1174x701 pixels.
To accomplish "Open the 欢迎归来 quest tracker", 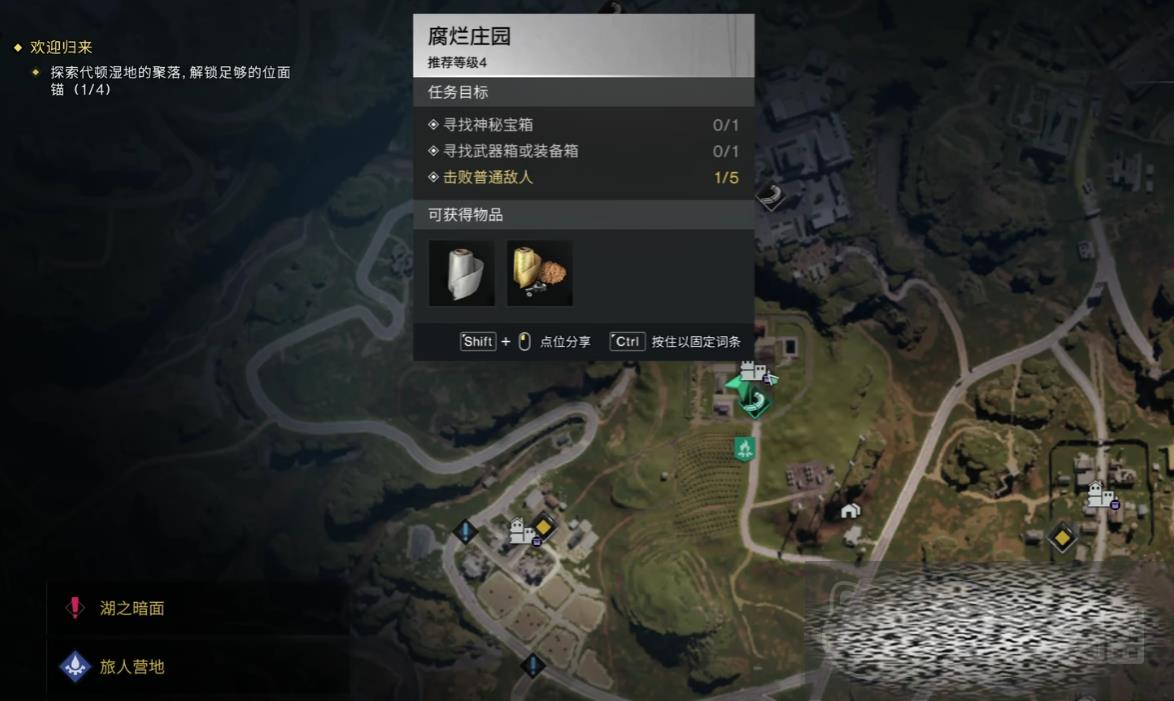I will [61, 47].
